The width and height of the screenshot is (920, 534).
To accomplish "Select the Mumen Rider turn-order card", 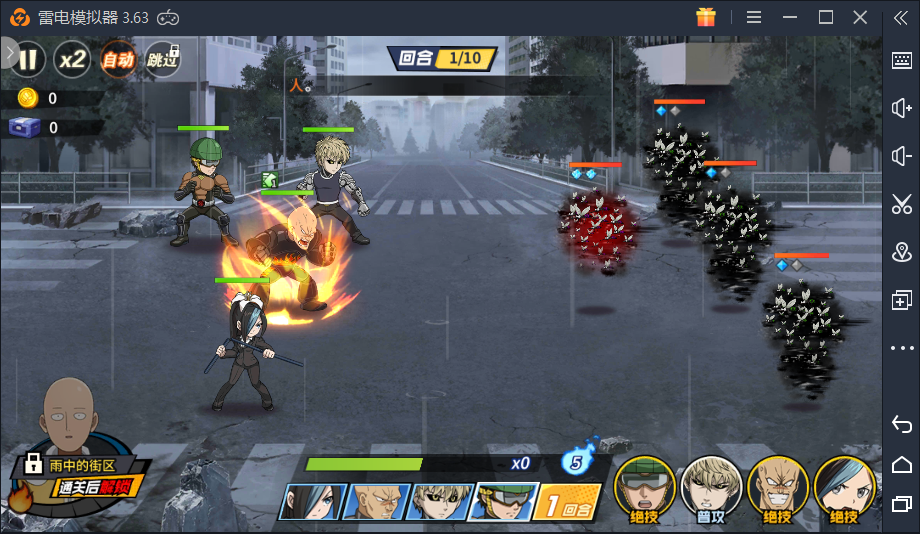I will [503, 501].
